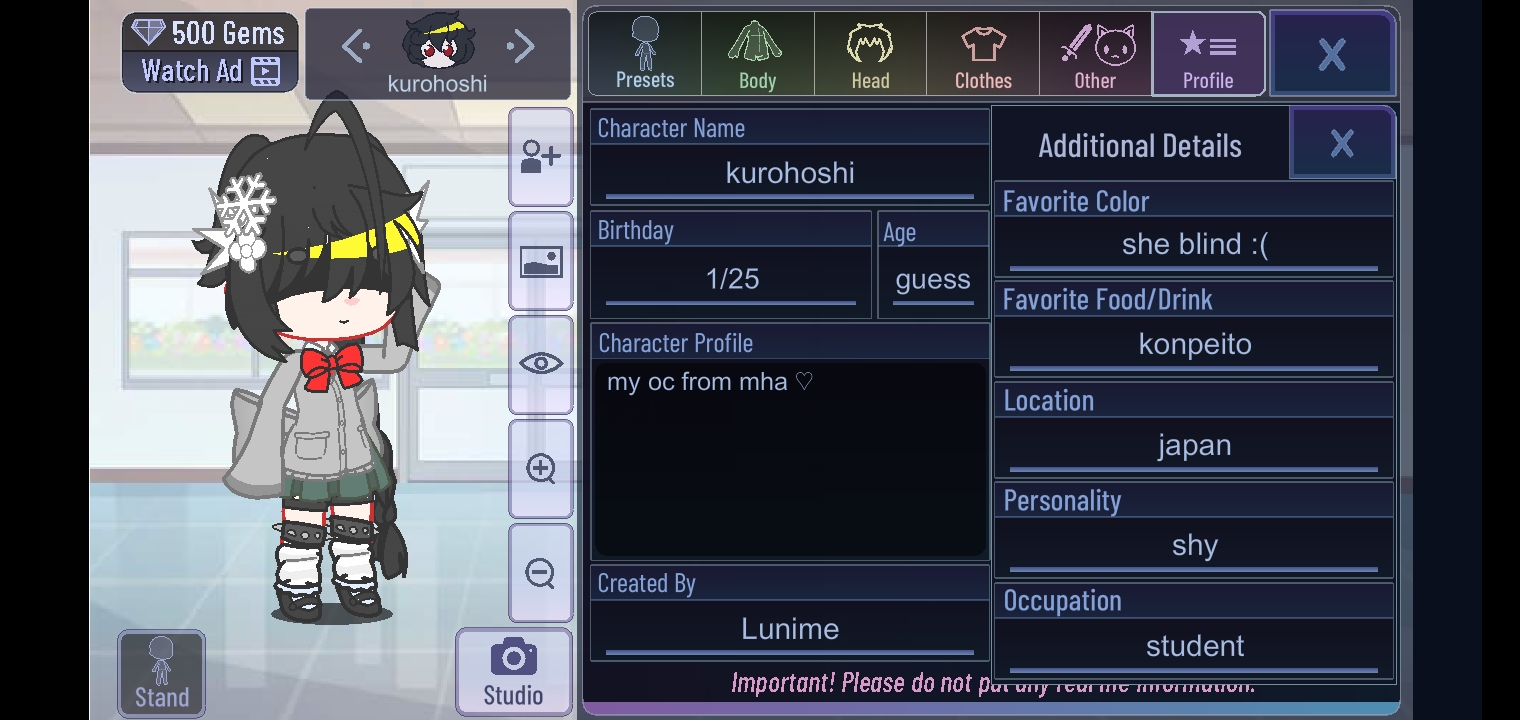
Task: Open the Clothes tab
Action: click(983, 55)
